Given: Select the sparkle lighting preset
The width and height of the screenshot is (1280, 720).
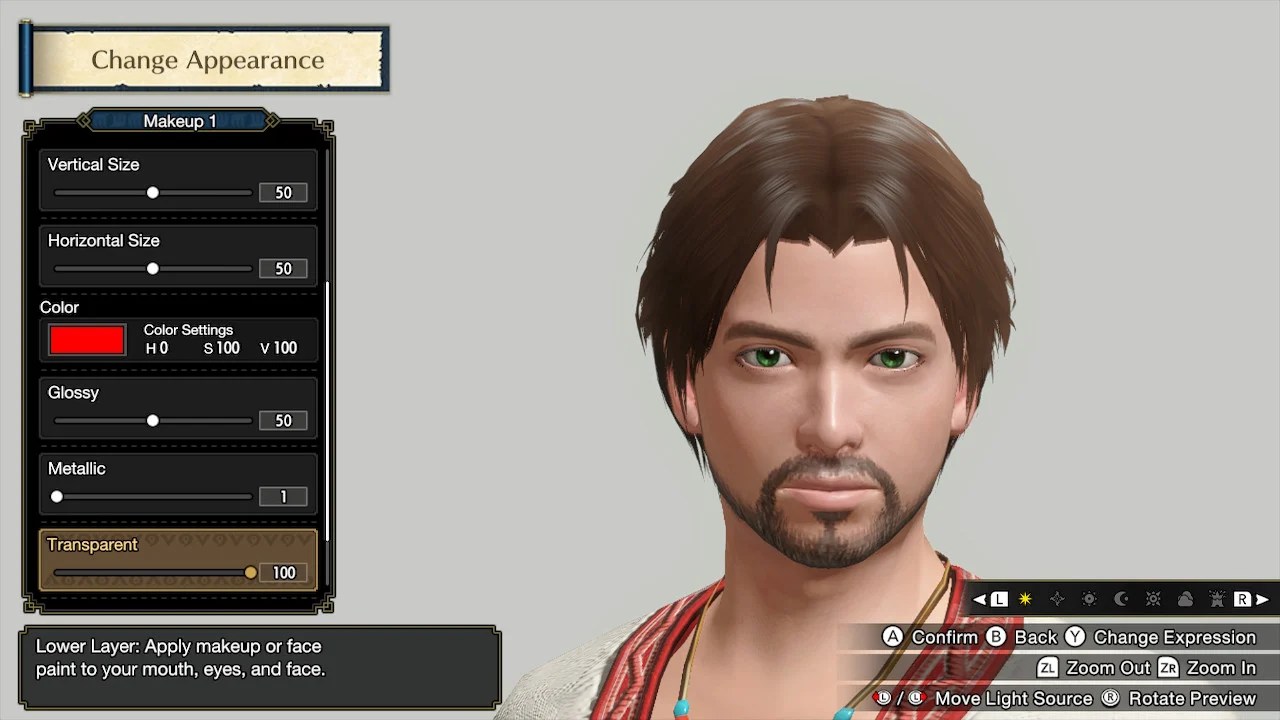Looking at the screenshot, I should pos(1058,600).
